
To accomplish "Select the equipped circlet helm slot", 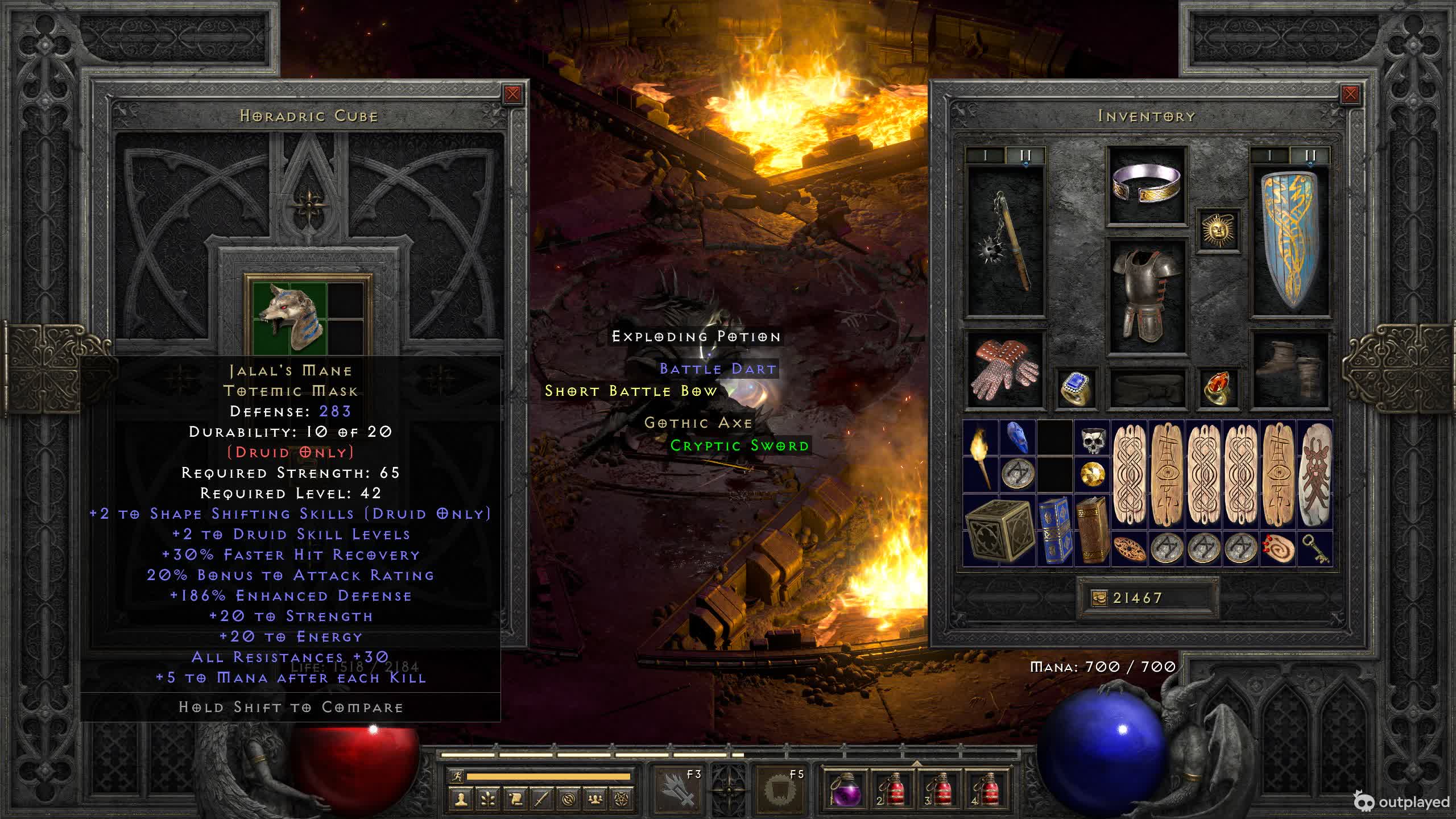I will [1147, 184].
